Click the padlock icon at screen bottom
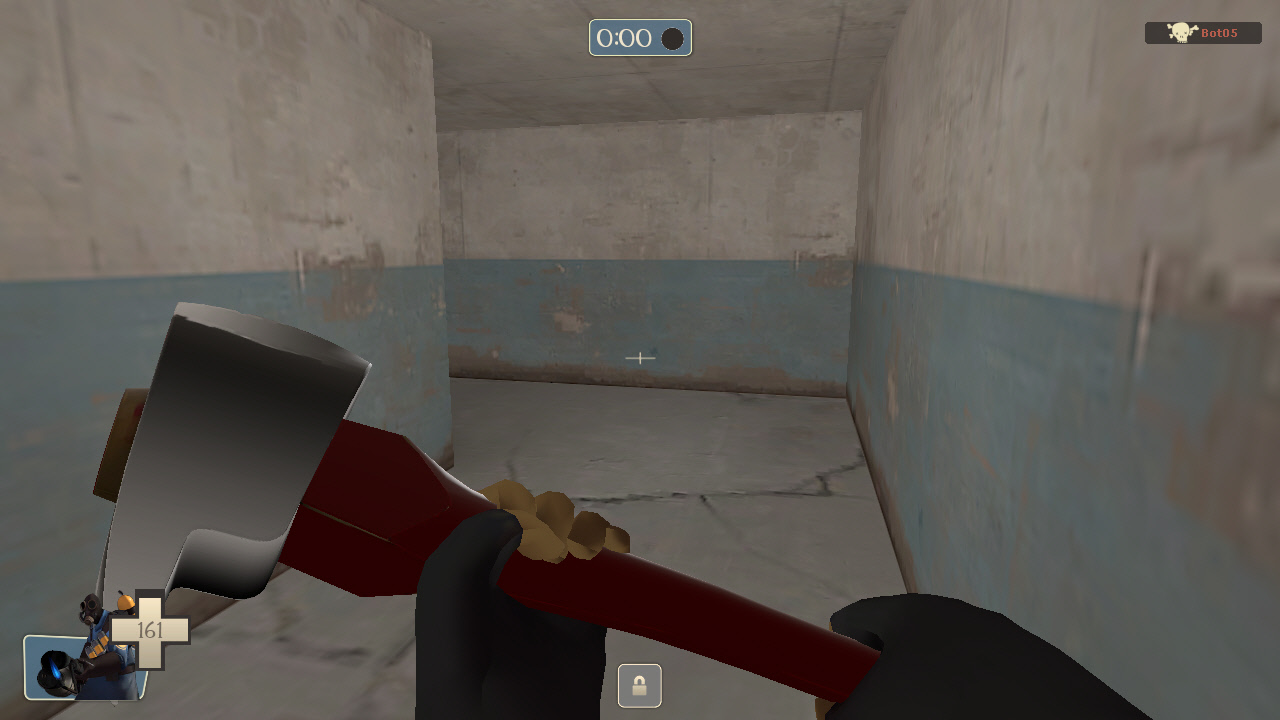 point(640,684)
